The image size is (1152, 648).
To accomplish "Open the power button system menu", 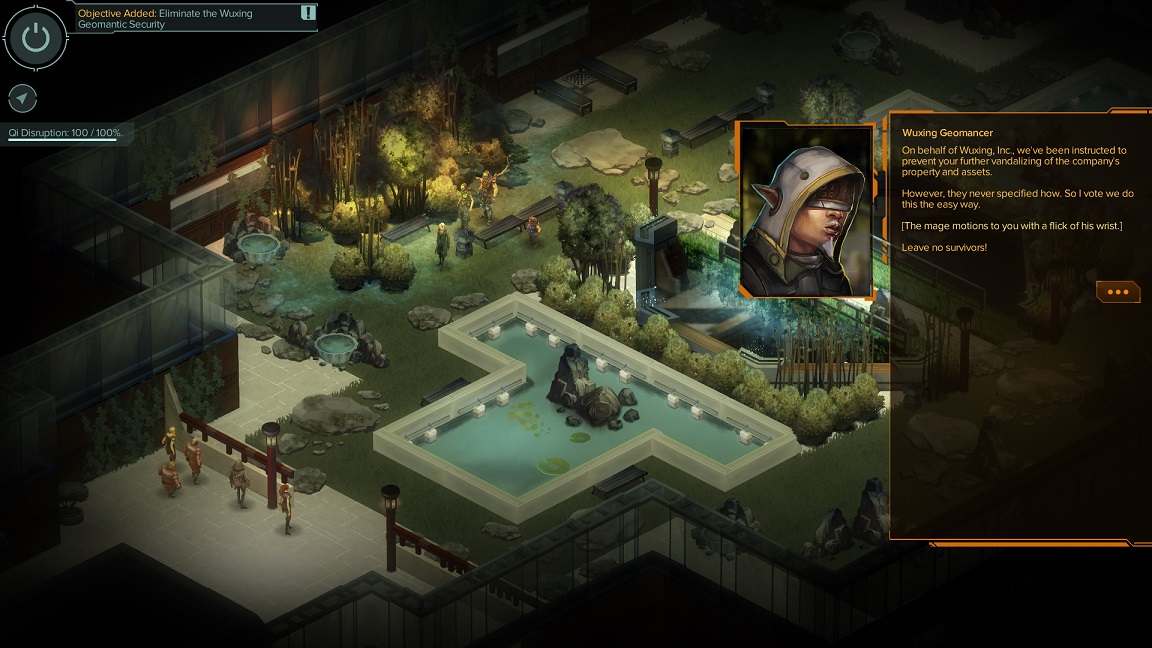I will point(36,38).
